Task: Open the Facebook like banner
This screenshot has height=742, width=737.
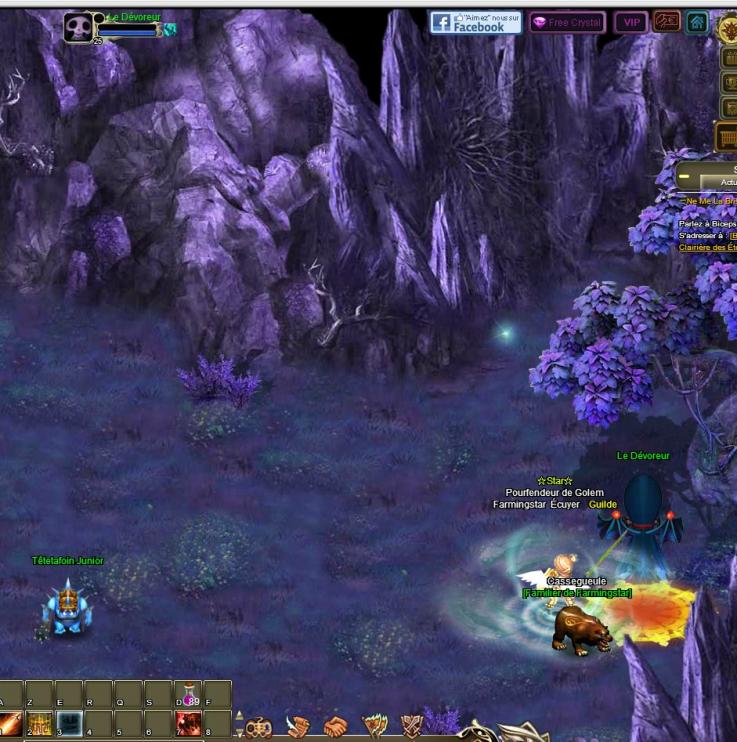Action: [475, 22]
